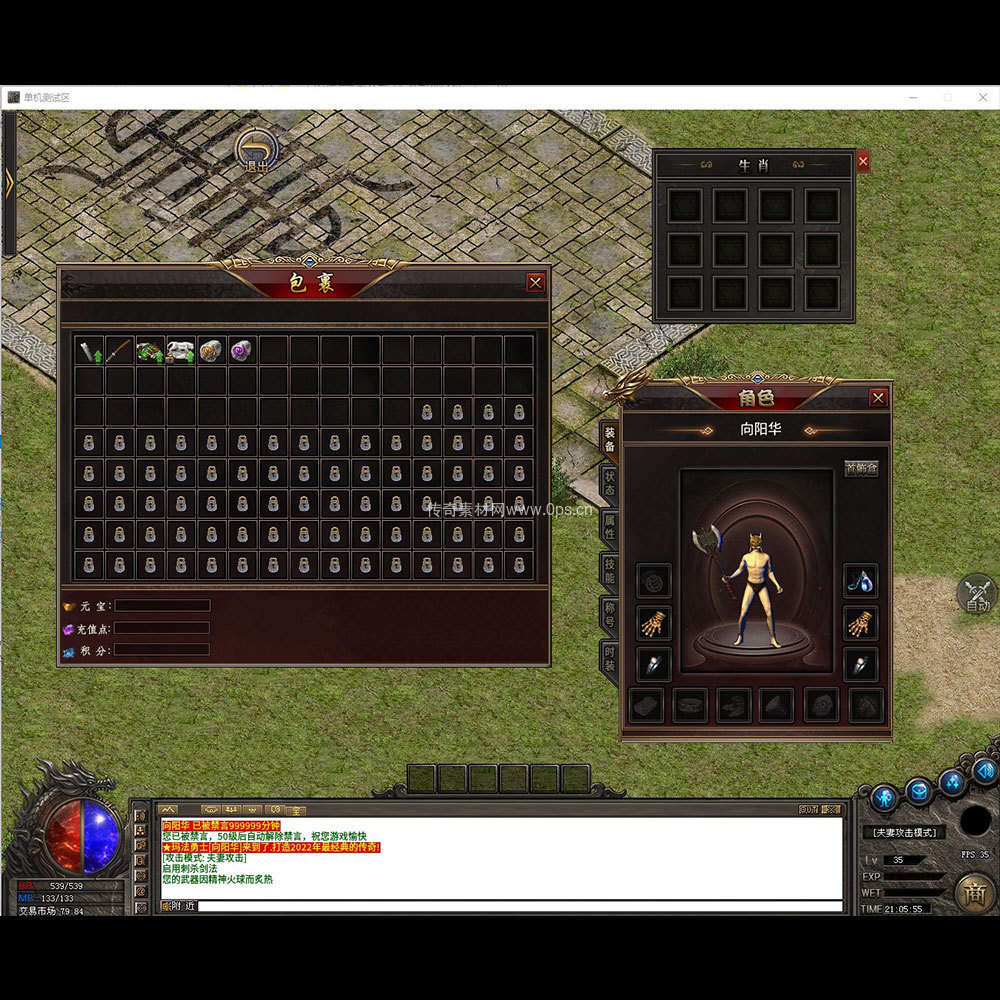Select the wooden staff in the bag
The width and height of the screenshot is (1000, 1000).
coord(120,350)
